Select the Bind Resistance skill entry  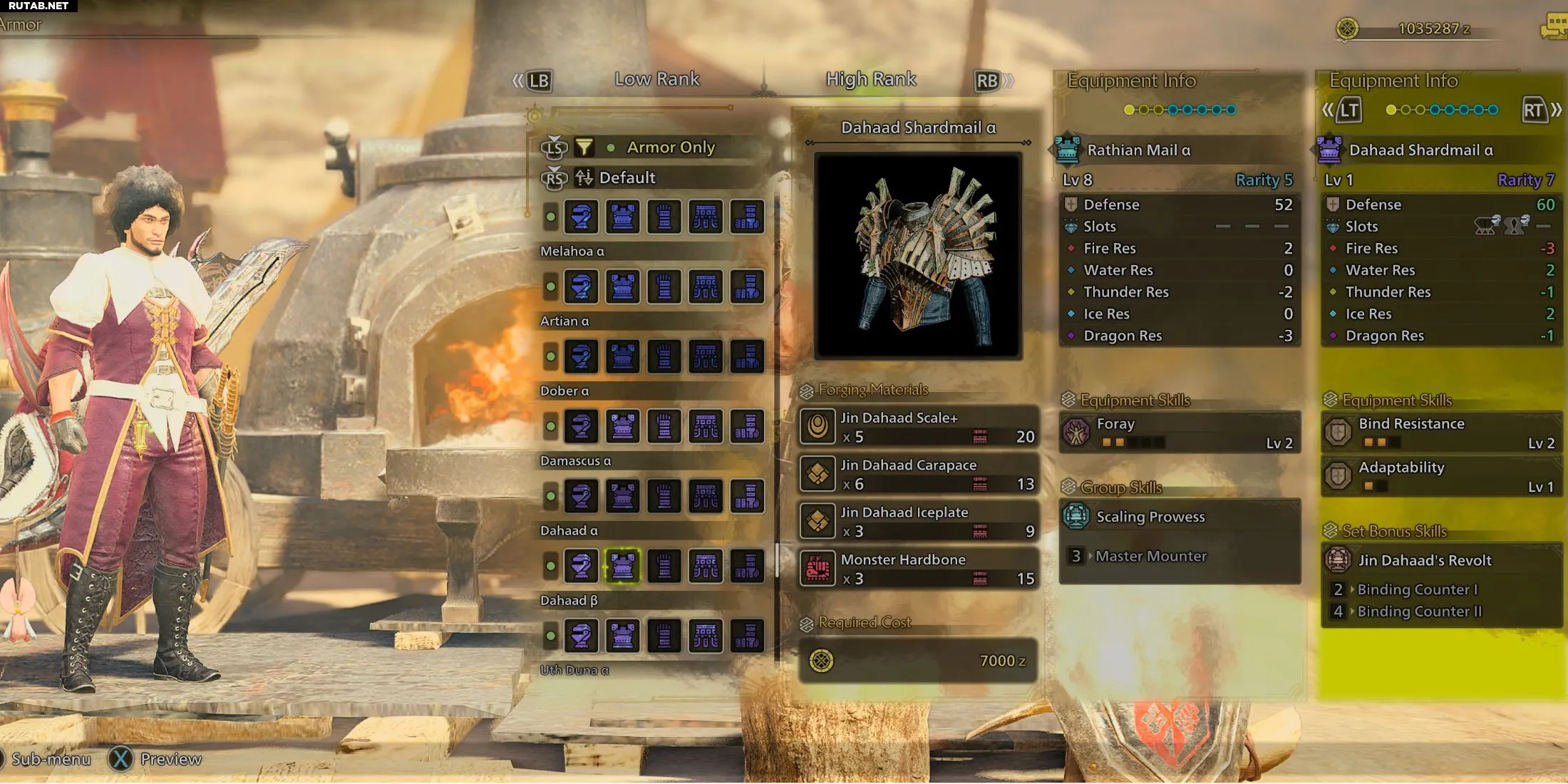(1441, 433)
